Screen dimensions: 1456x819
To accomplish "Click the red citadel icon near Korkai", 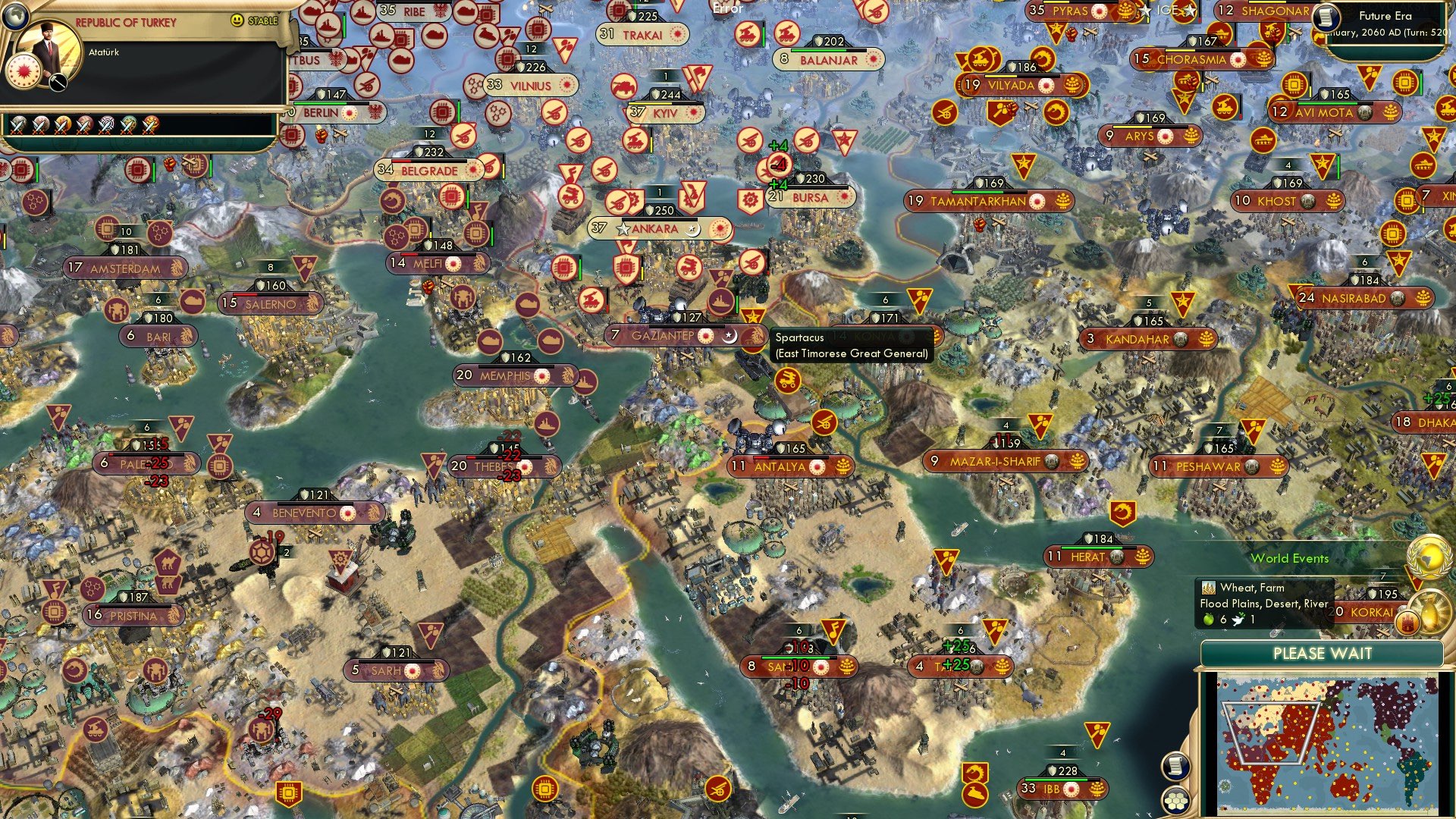I will pyautogui.click(x=1407, y=623).
